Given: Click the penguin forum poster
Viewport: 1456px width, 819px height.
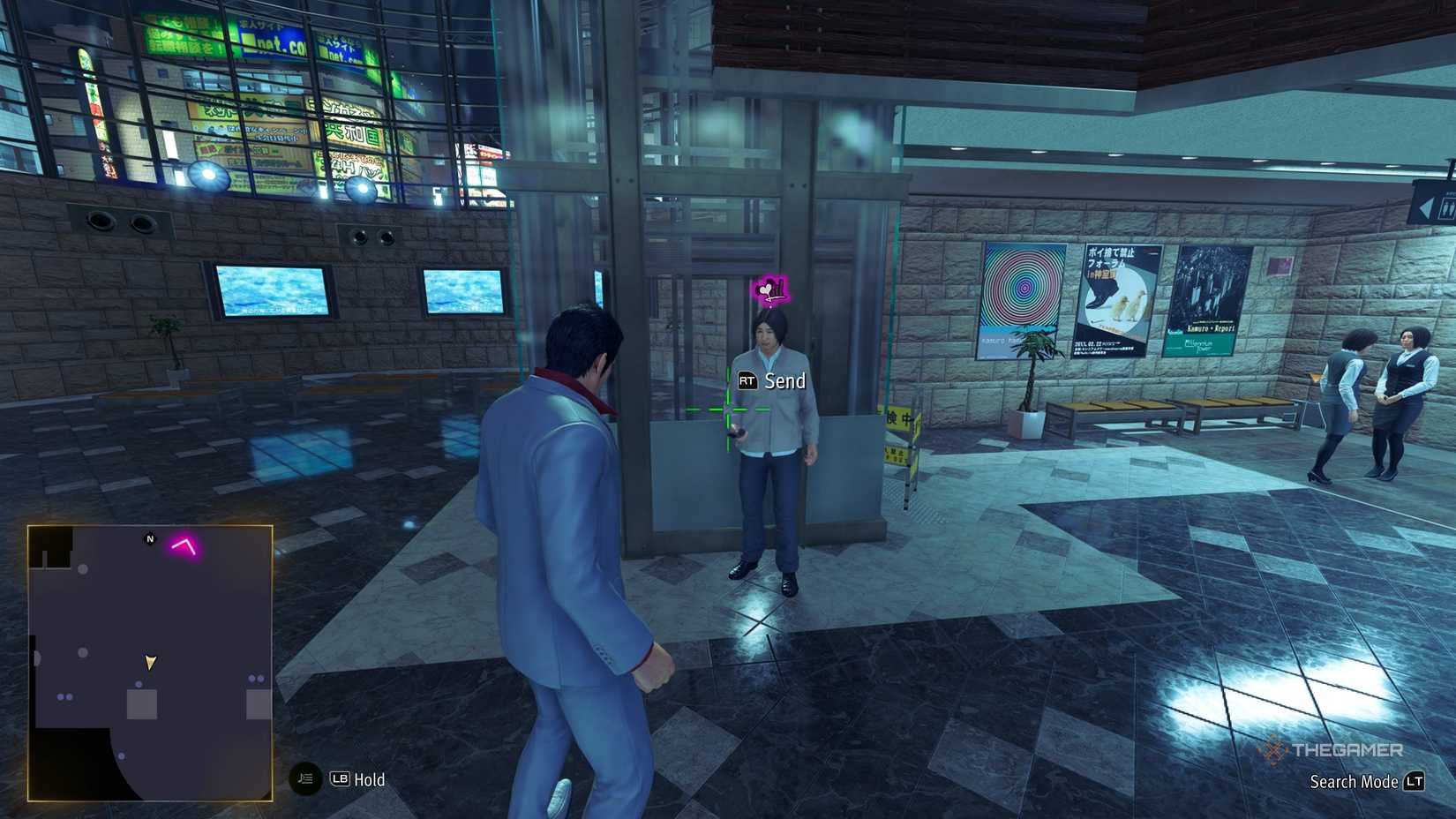Looking at the screenshot, I should (x=1116, y=296).
